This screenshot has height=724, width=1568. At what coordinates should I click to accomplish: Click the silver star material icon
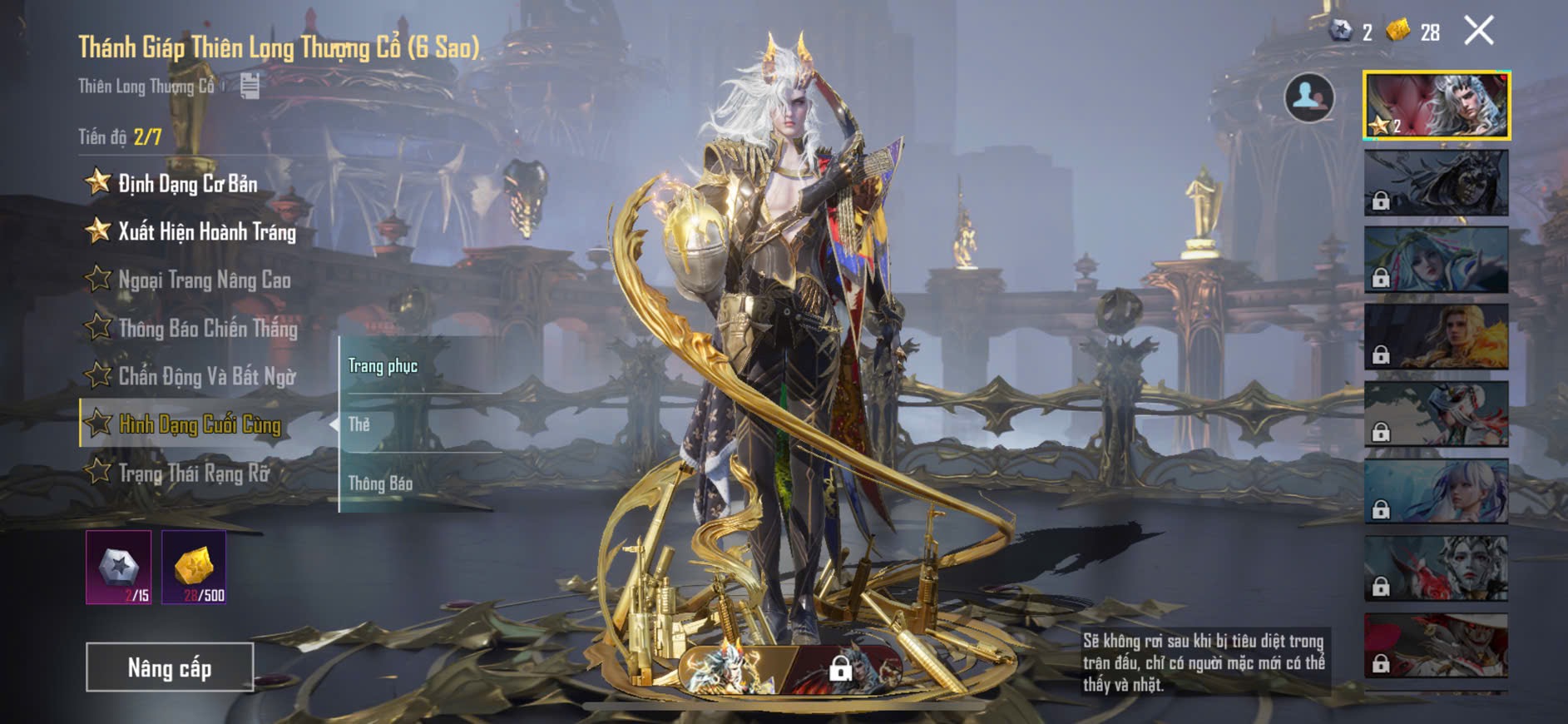[119, 568]
